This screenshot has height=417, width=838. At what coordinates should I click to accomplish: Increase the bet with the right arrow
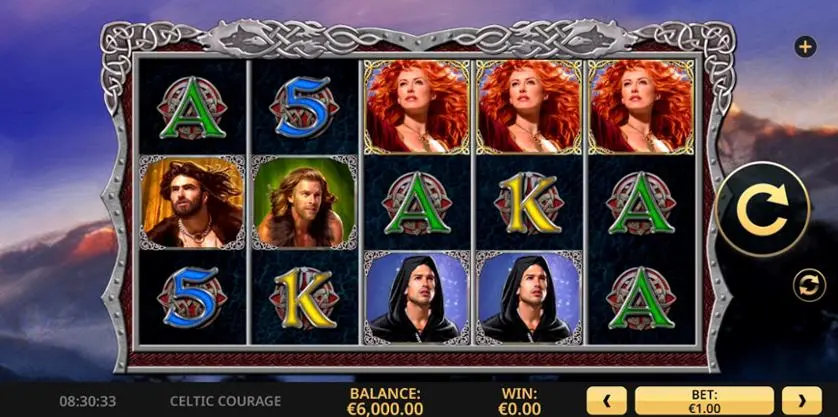pyautogui.click(x=801, y=401)
